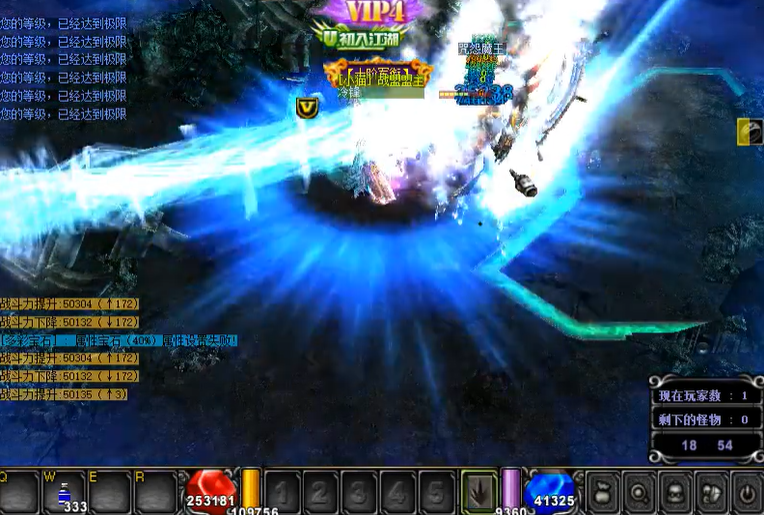Activate the green-framed claw skill slot
764x515 pixels.
coord(479,492)
